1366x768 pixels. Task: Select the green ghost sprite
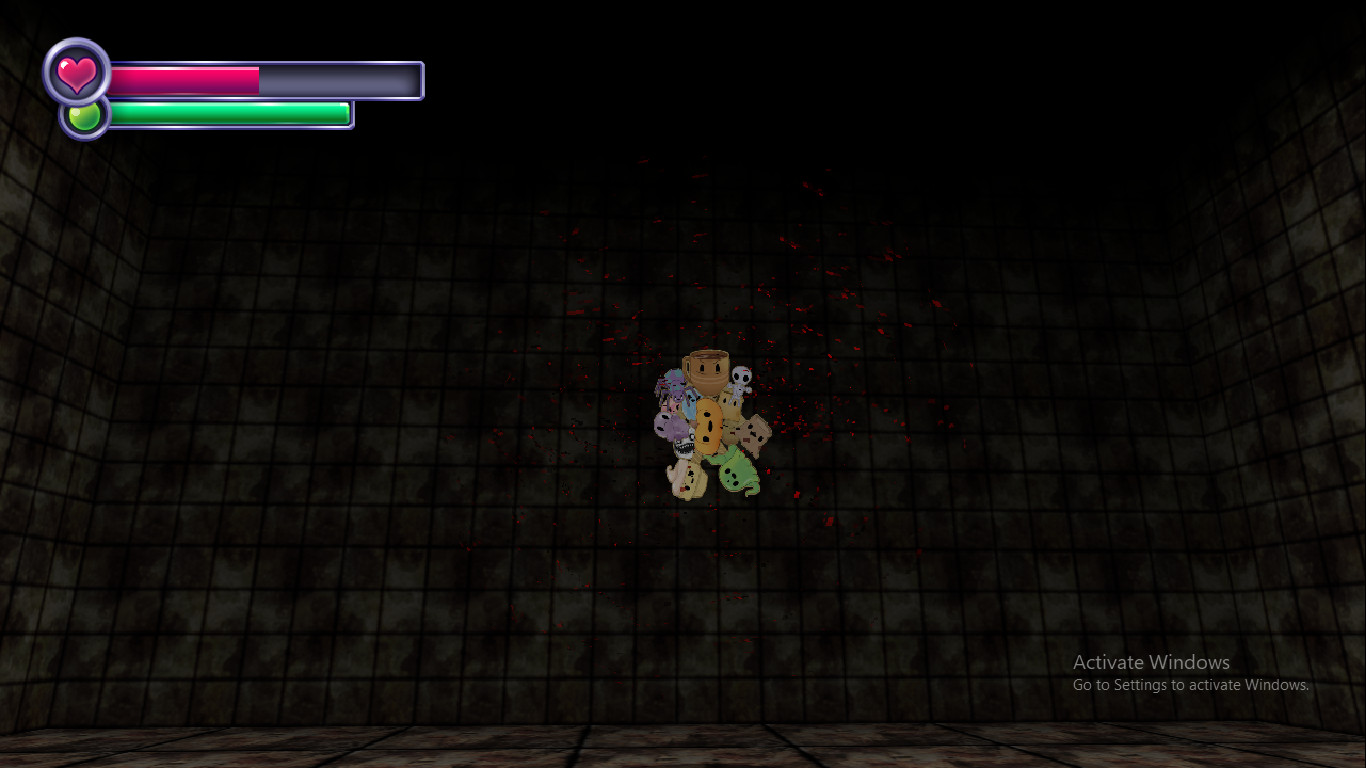736,473
